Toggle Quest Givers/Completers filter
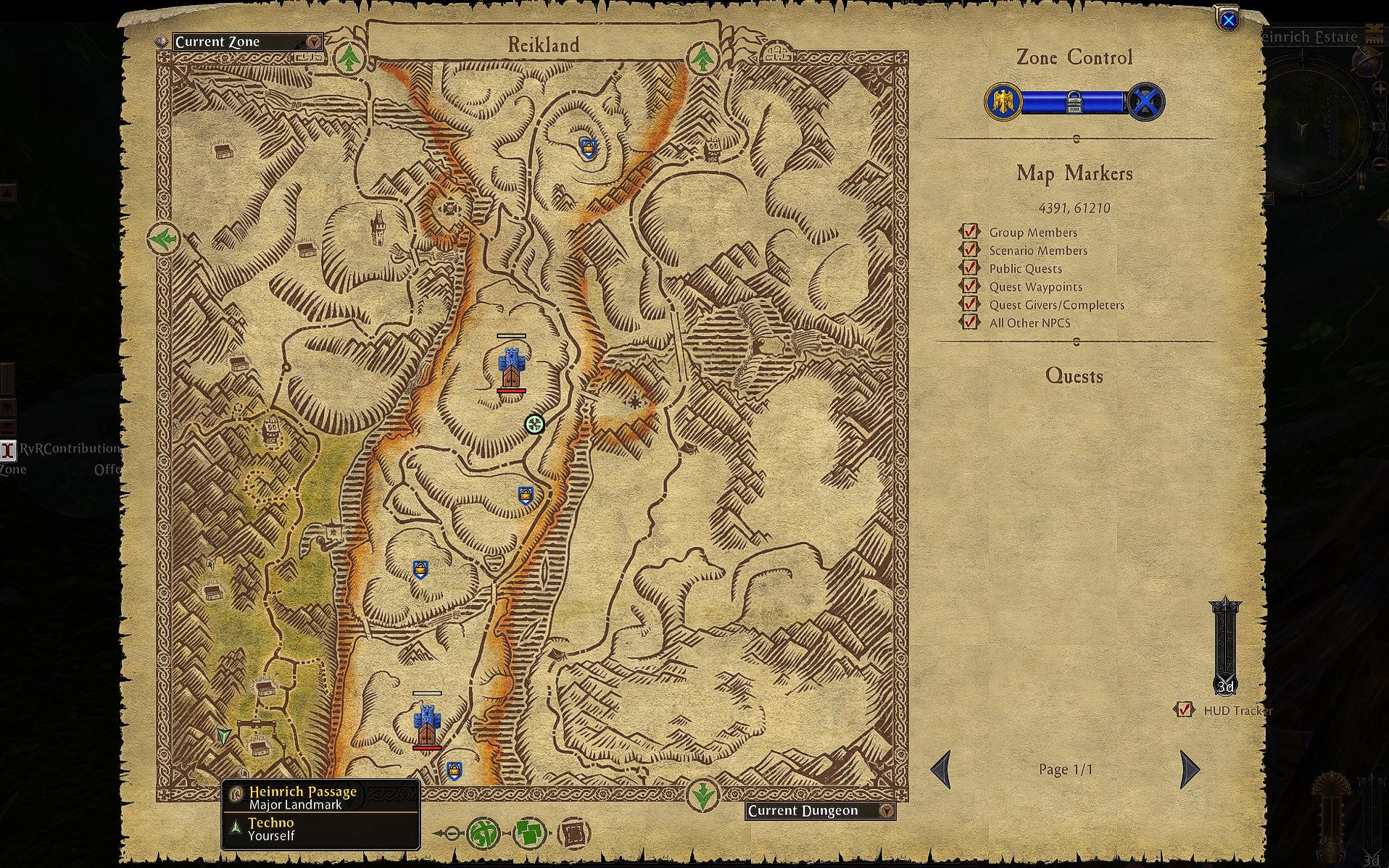 [x=969, y=304]
